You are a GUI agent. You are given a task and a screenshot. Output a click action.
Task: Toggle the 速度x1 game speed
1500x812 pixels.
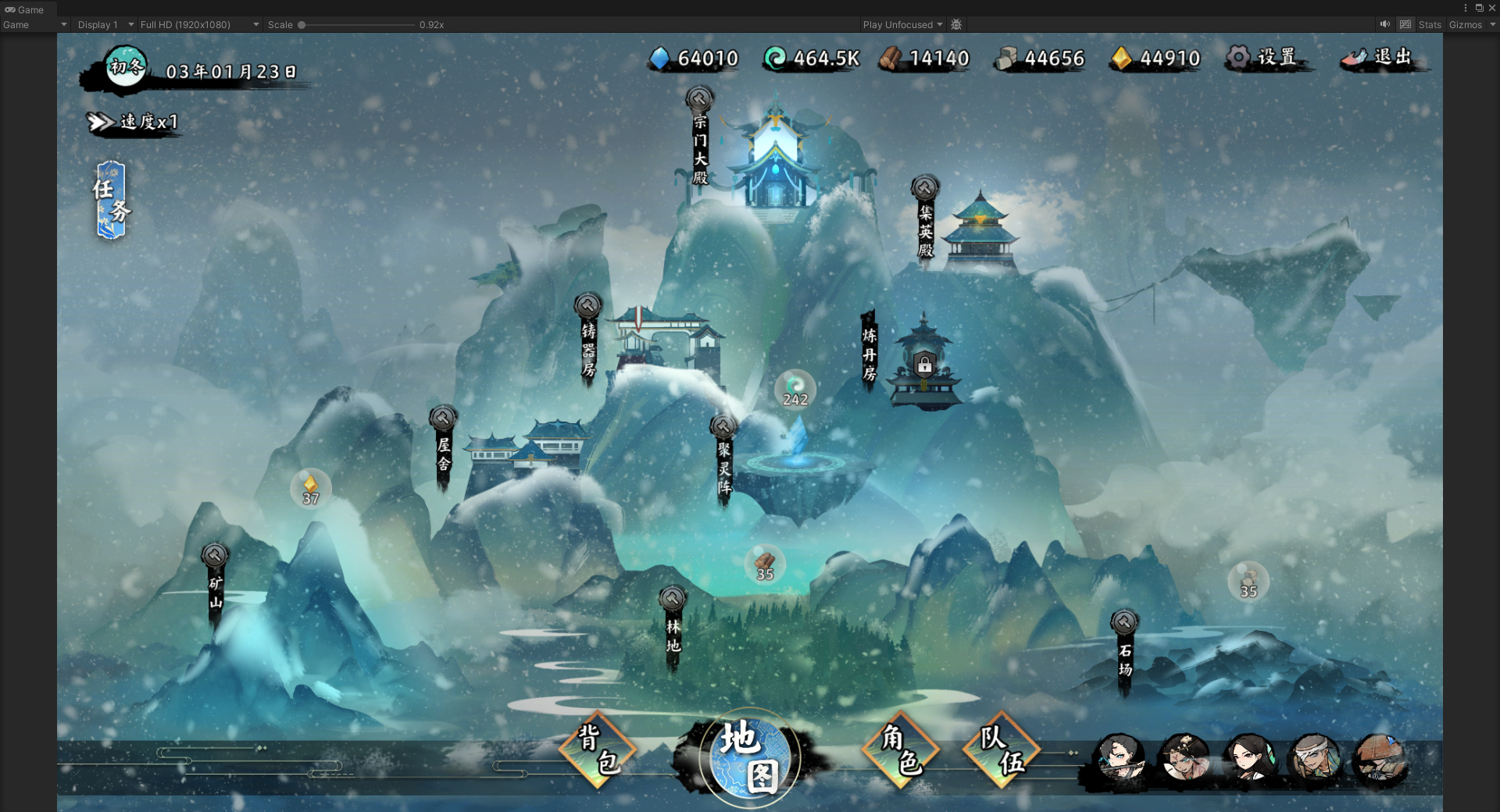(x=134, y=123)
